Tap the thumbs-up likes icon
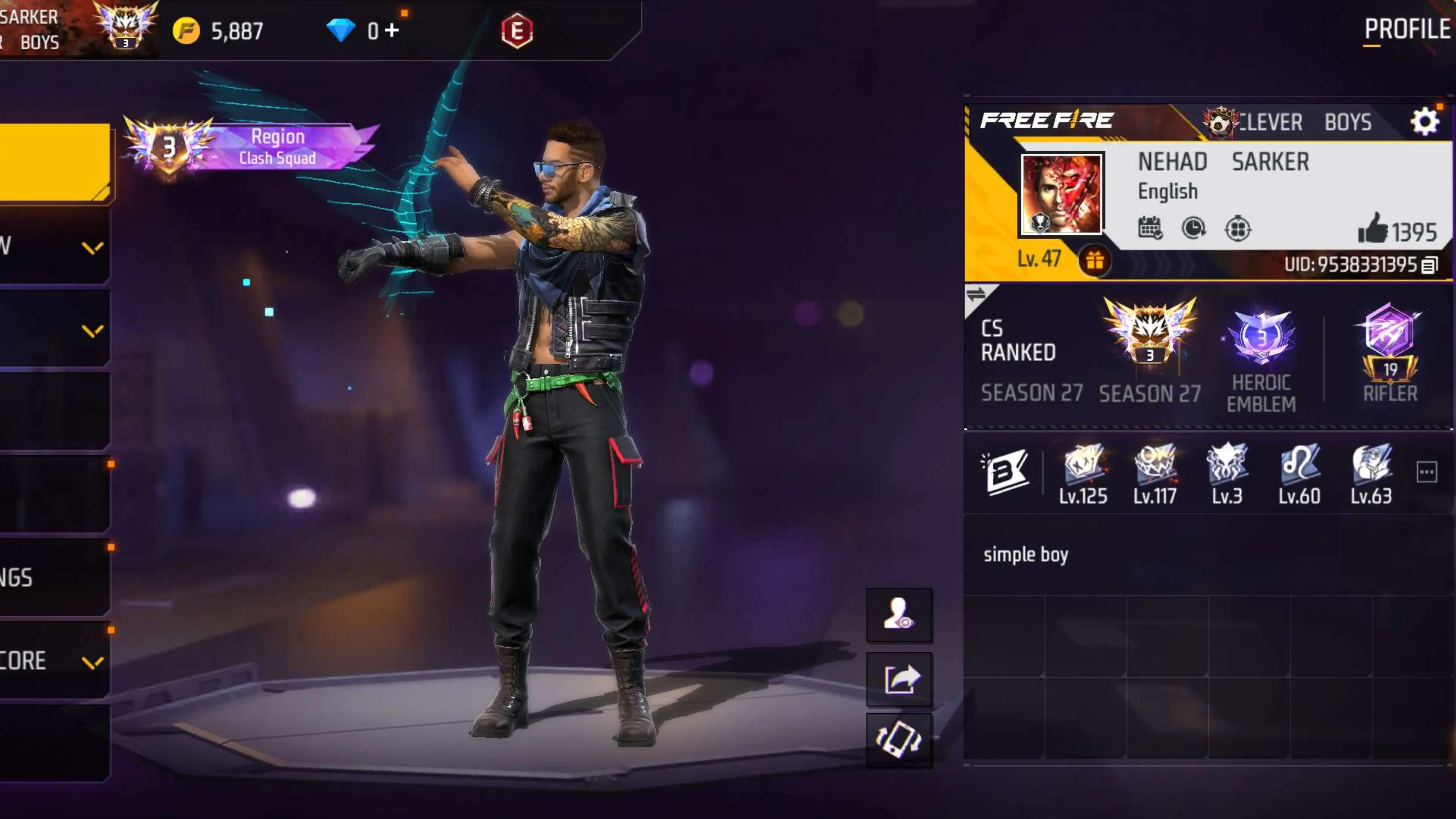 (1372, 229)
